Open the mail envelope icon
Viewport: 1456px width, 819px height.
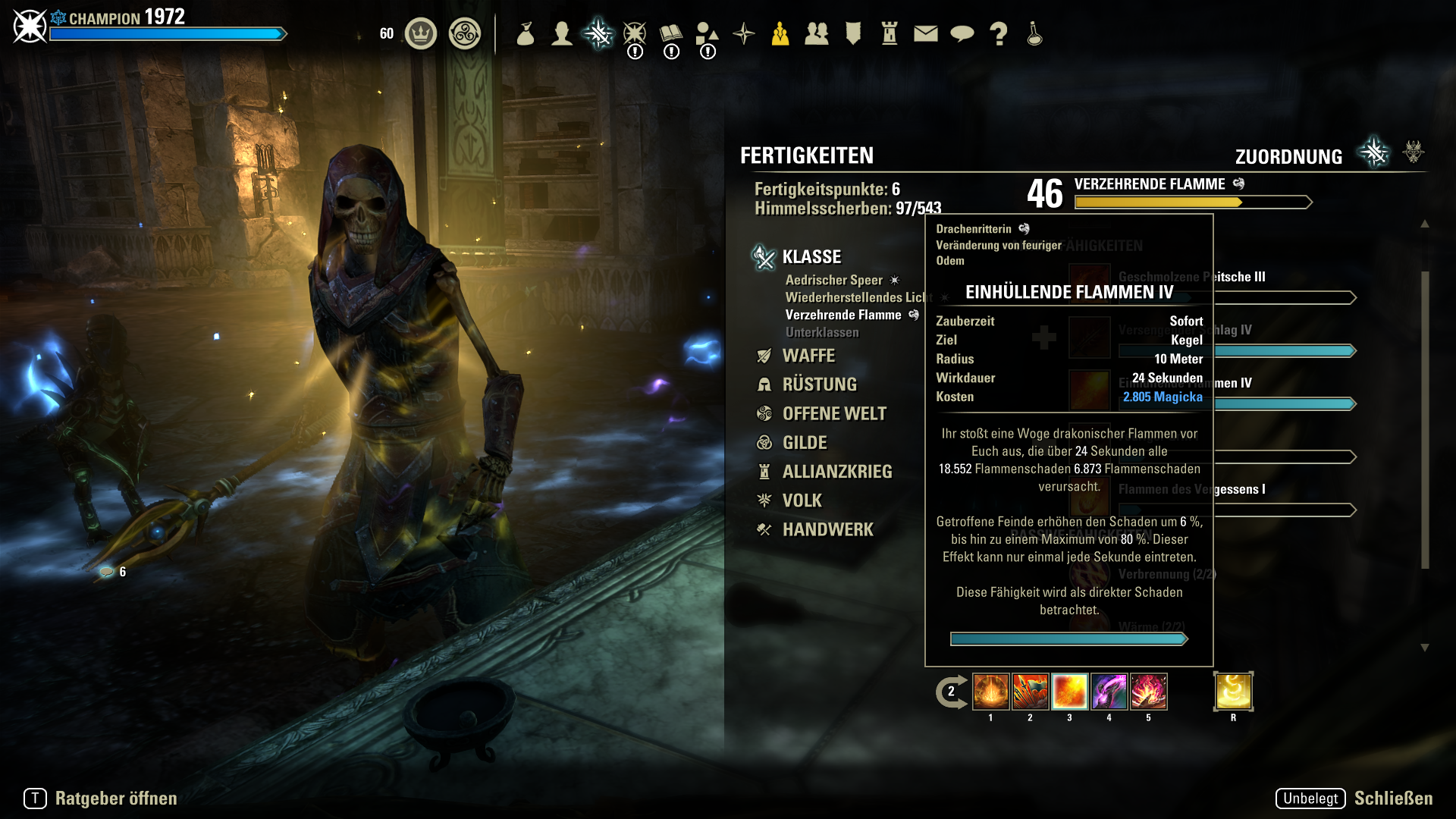click(925, 33)
